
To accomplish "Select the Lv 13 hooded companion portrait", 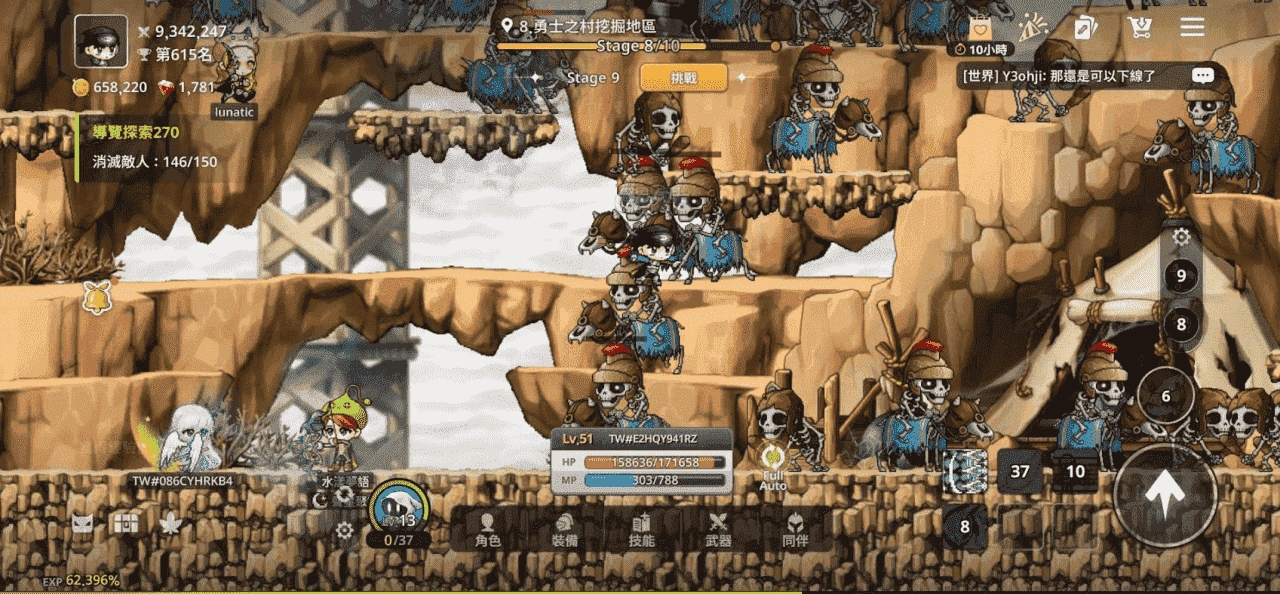I will coord(400,508).
